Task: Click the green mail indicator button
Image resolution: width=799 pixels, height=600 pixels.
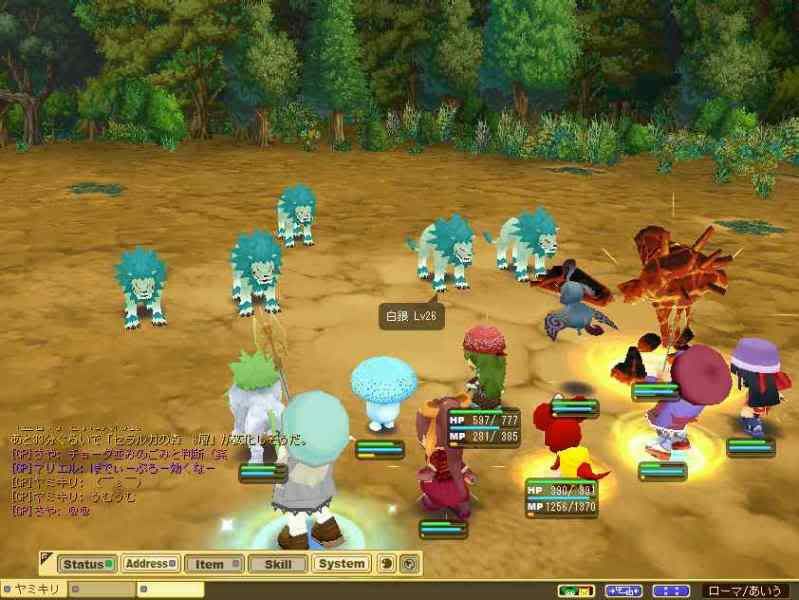Action: [x=575, y=590]
